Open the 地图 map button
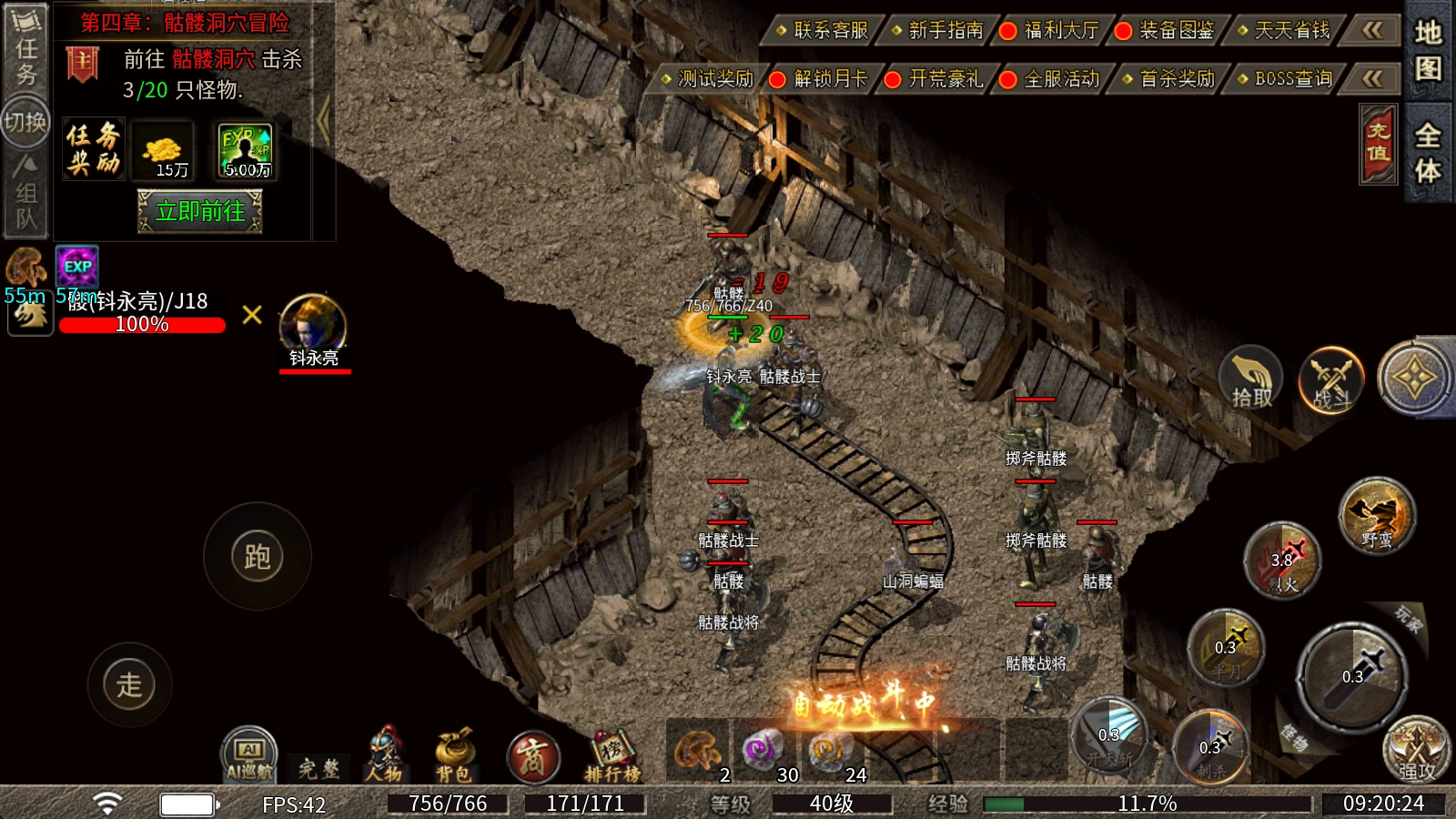Screen dimensions: 1456x819 tap(1427, 50)
